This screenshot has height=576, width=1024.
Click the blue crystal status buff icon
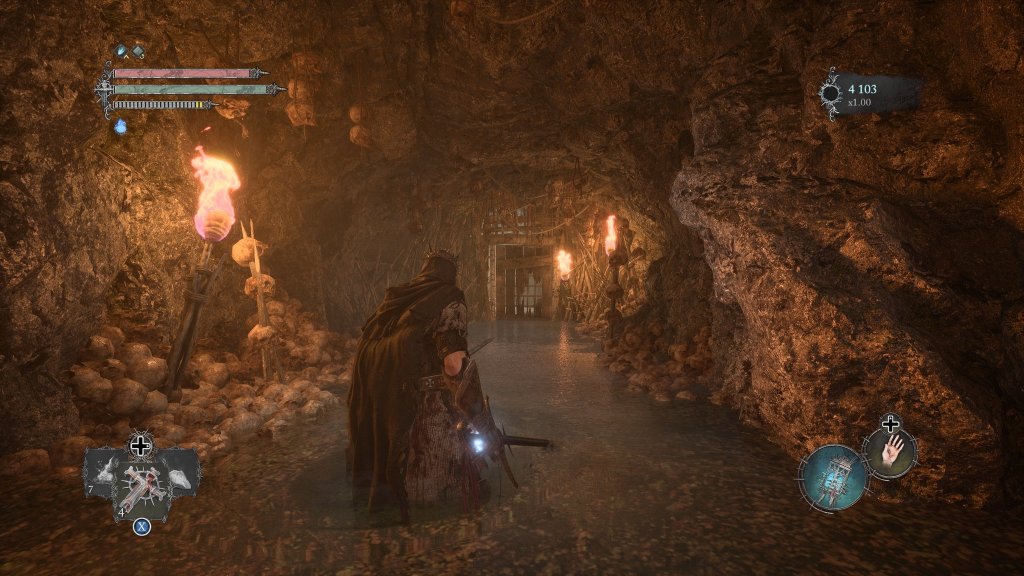122,52
